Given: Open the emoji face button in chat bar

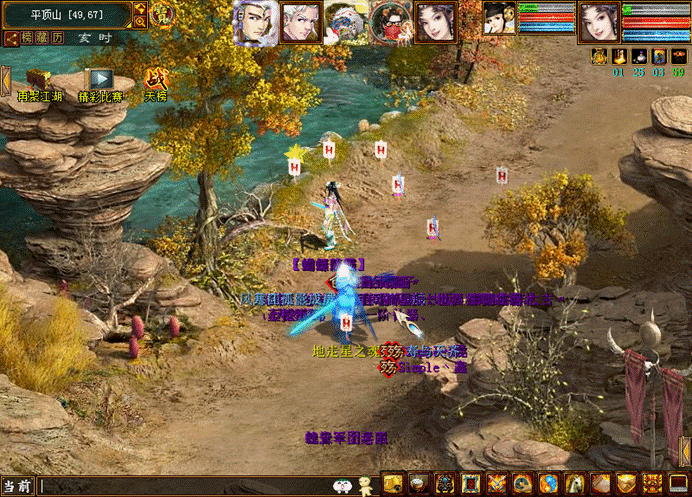Looking at the screenshot, I should 343,486.
